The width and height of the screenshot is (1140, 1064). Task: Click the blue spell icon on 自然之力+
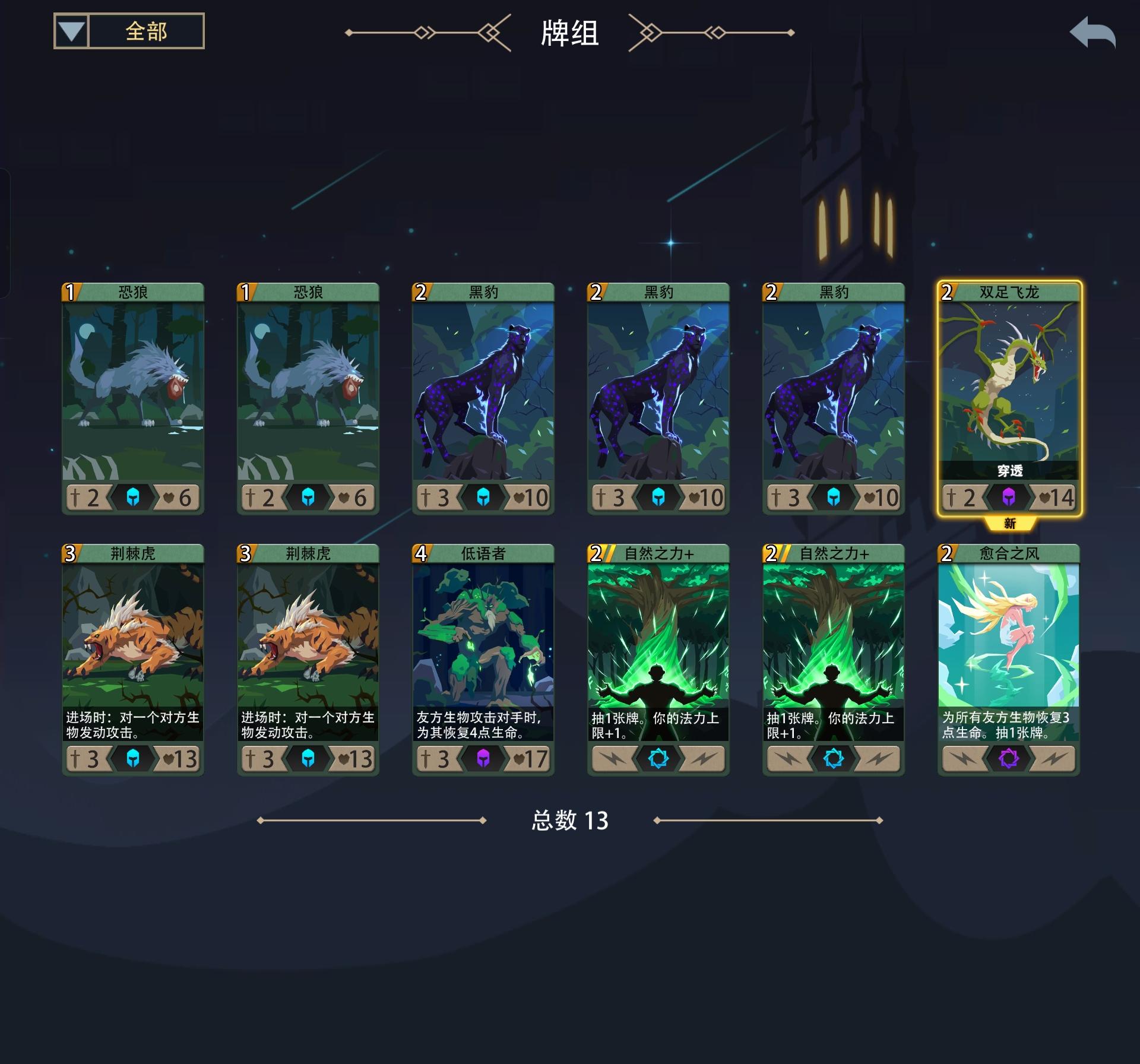coord(658,758)
